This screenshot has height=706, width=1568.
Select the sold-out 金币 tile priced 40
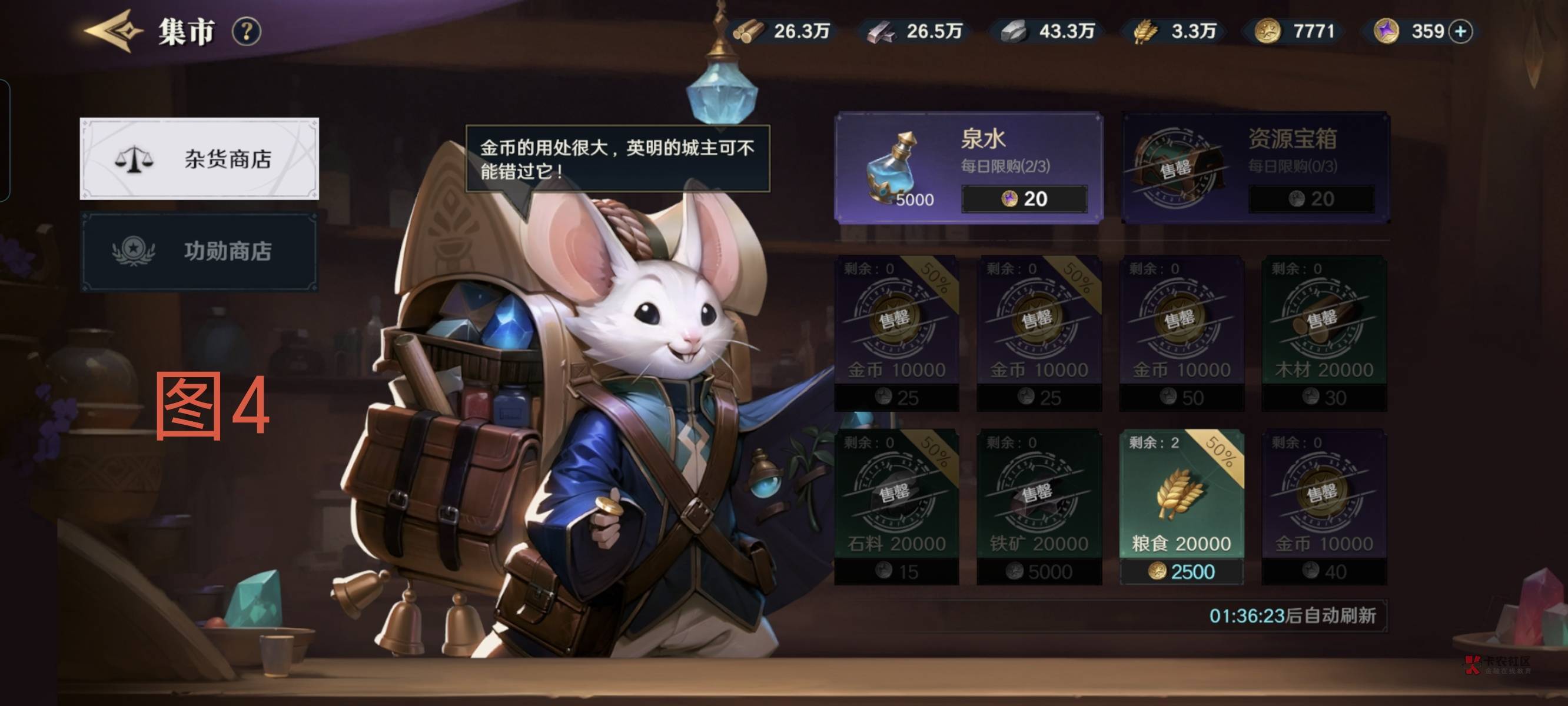1324,507
